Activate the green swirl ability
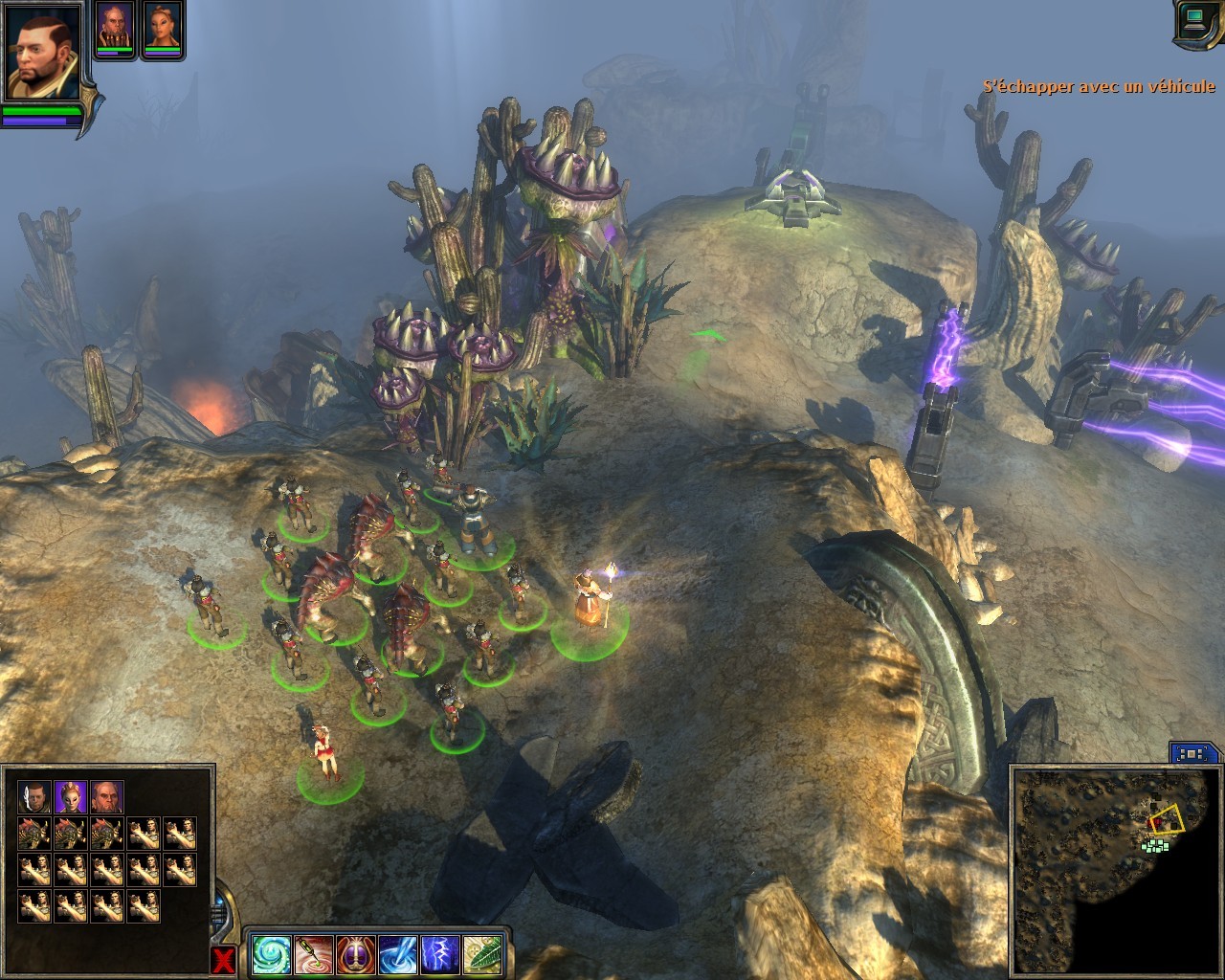The height and width of the screenshot is (980, 1225). tap(270, 954)
